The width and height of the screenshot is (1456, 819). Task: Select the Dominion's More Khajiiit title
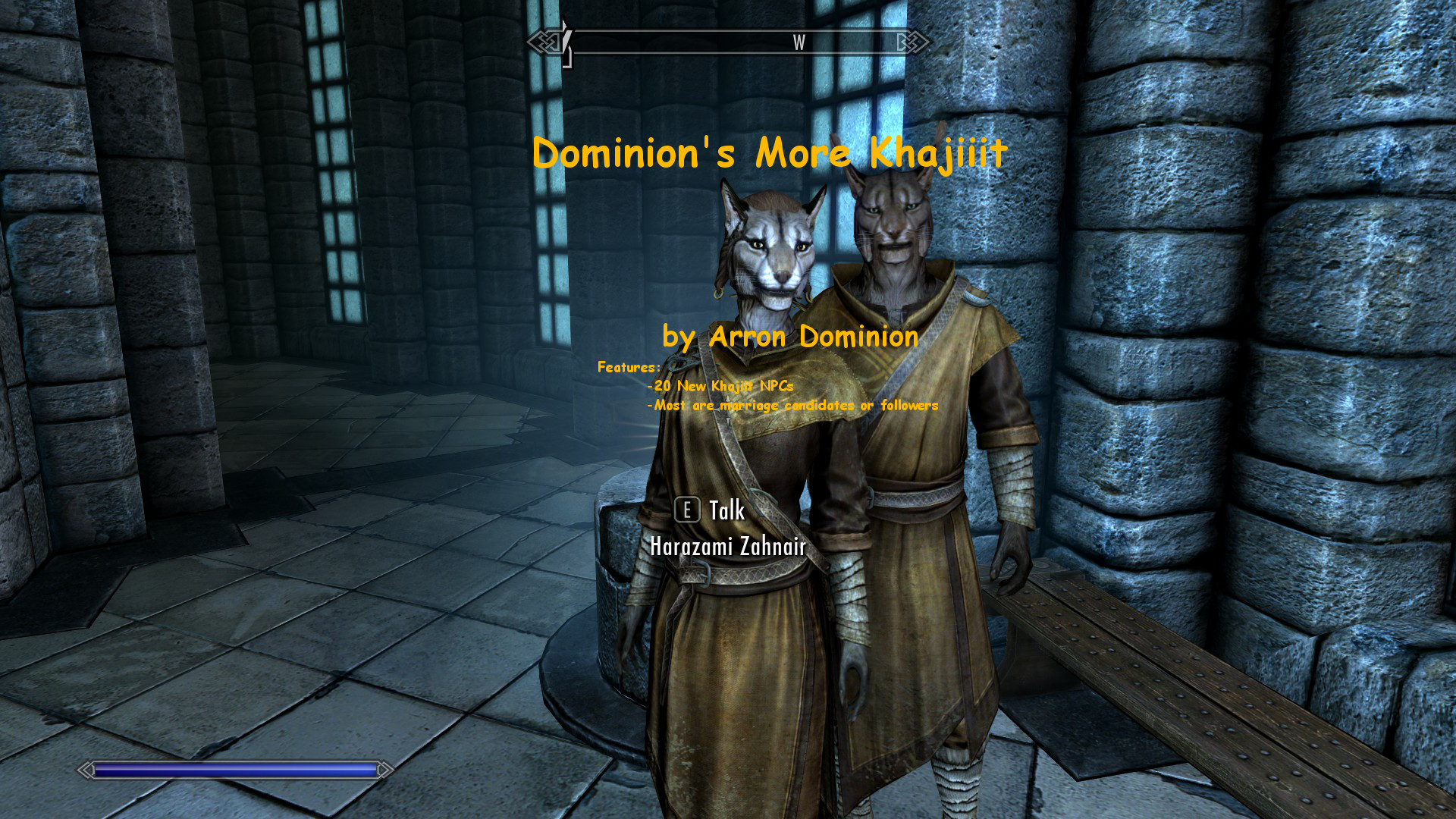(770, 154)
